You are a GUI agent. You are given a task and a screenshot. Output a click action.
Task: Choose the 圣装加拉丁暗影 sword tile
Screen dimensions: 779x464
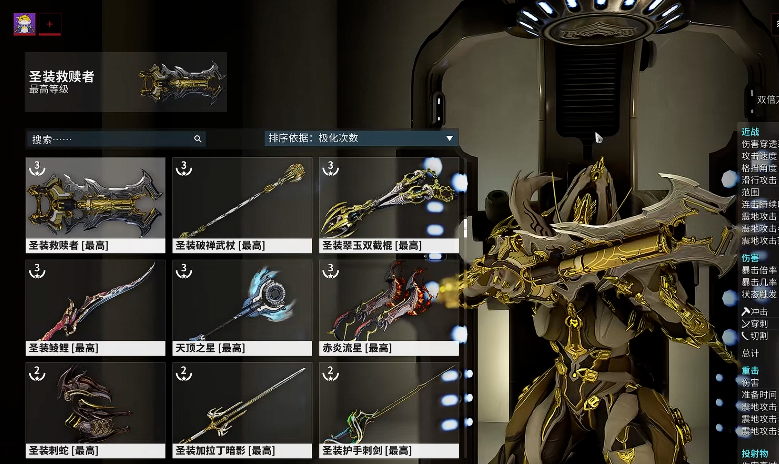pyautogui.click(x=243, y=409)
